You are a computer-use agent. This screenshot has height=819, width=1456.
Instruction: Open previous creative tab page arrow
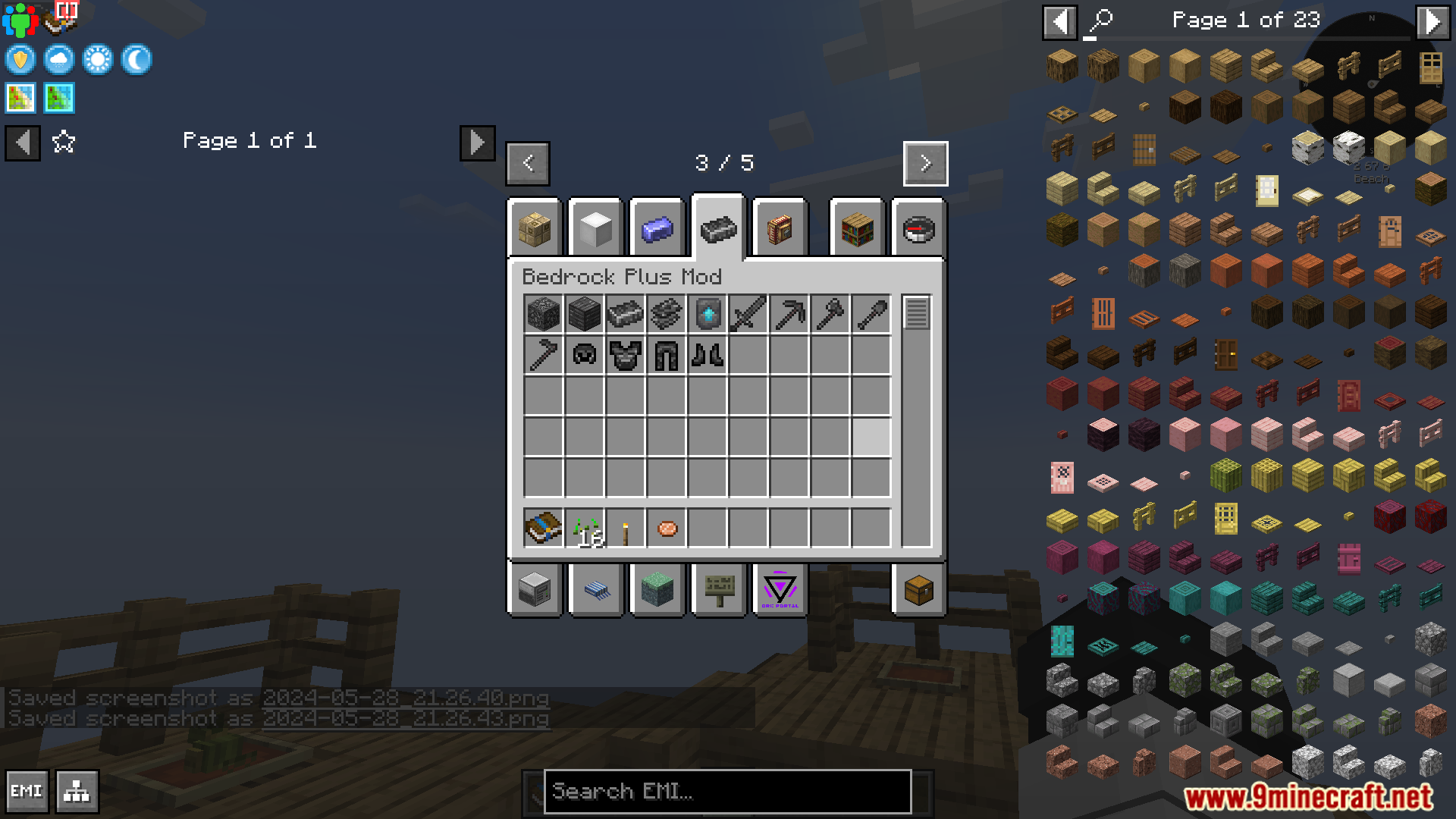528,163
